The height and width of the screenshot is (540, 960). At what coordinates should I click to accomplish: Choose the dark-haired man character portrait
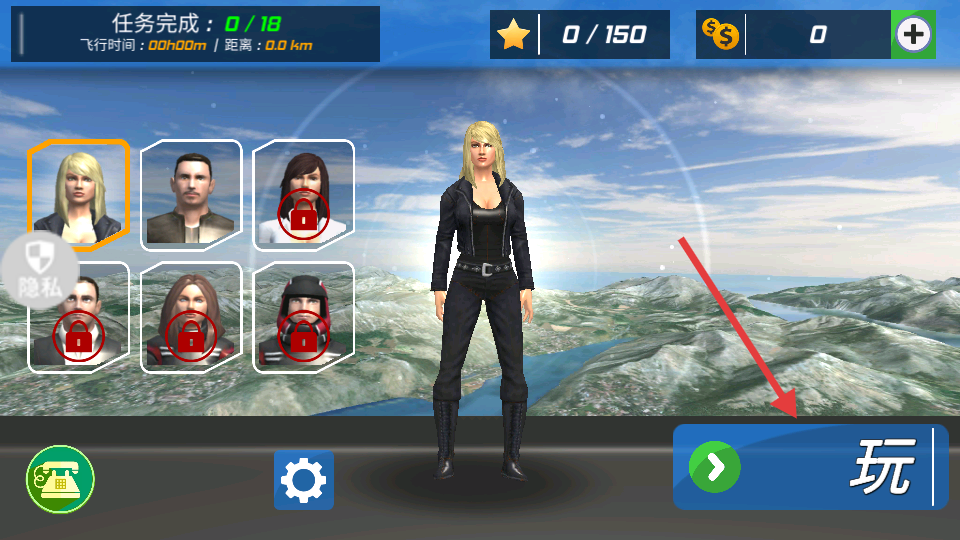191,193
